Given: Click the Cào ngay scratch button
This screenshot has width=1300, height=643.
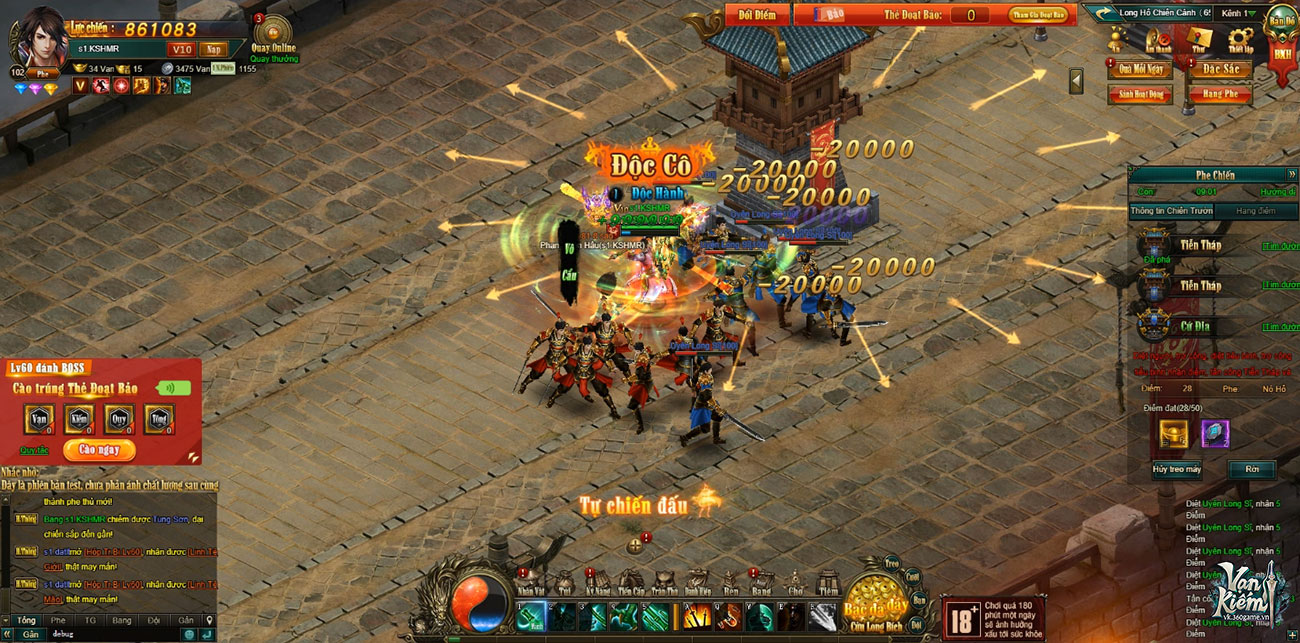Looking at the screenshot, I should [99, 450].
